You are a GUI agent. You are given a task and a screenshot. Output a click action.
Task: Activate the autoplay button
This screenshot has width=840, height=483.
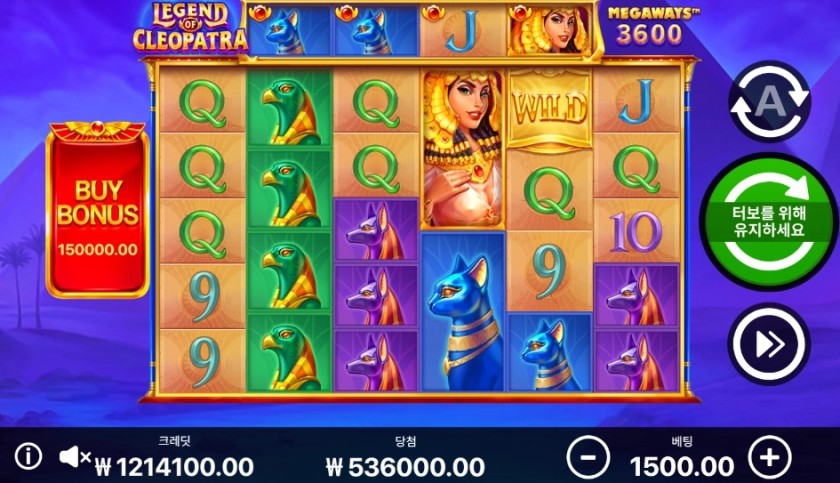(x=768, y=103)
